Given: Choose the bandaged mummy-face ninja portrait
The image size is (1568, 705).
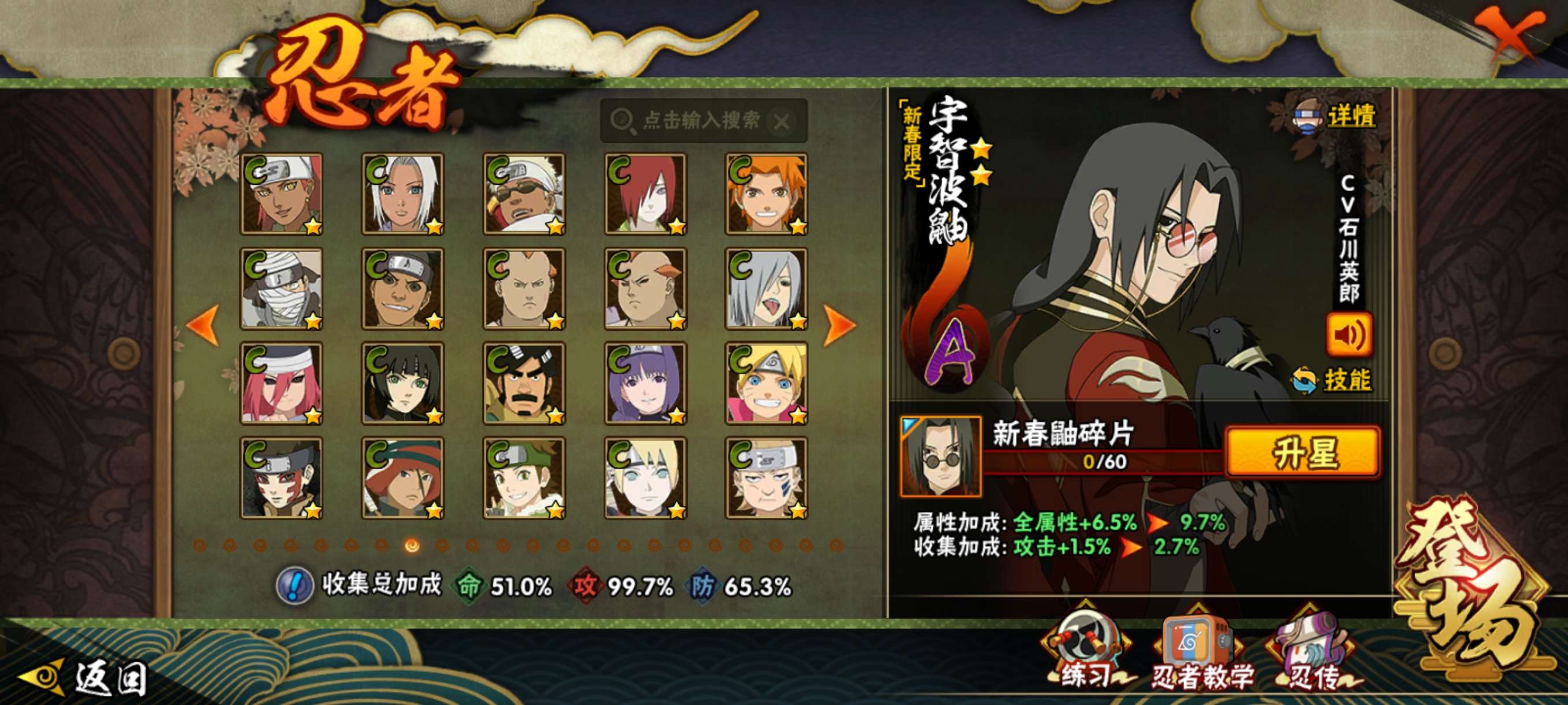Looking at the screenshot, I should [281, 288].
